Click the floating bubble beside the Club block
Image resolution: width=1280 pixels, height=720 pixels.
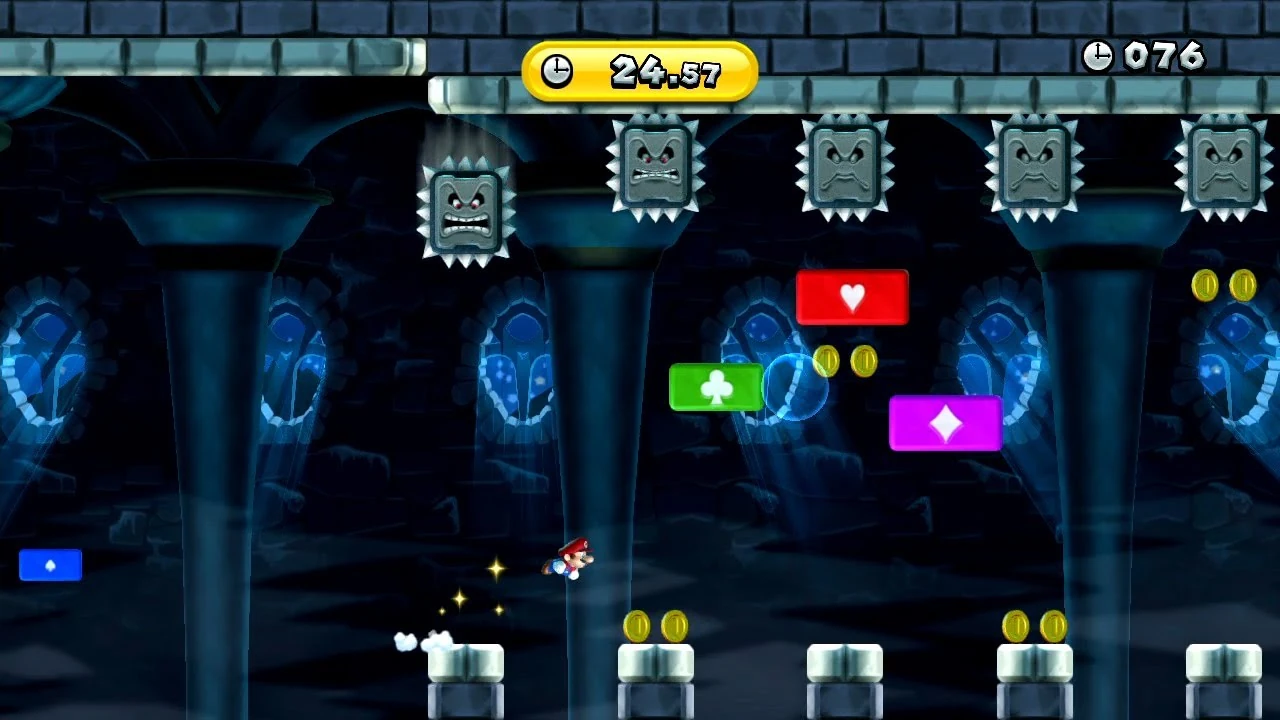click(793, 390)
